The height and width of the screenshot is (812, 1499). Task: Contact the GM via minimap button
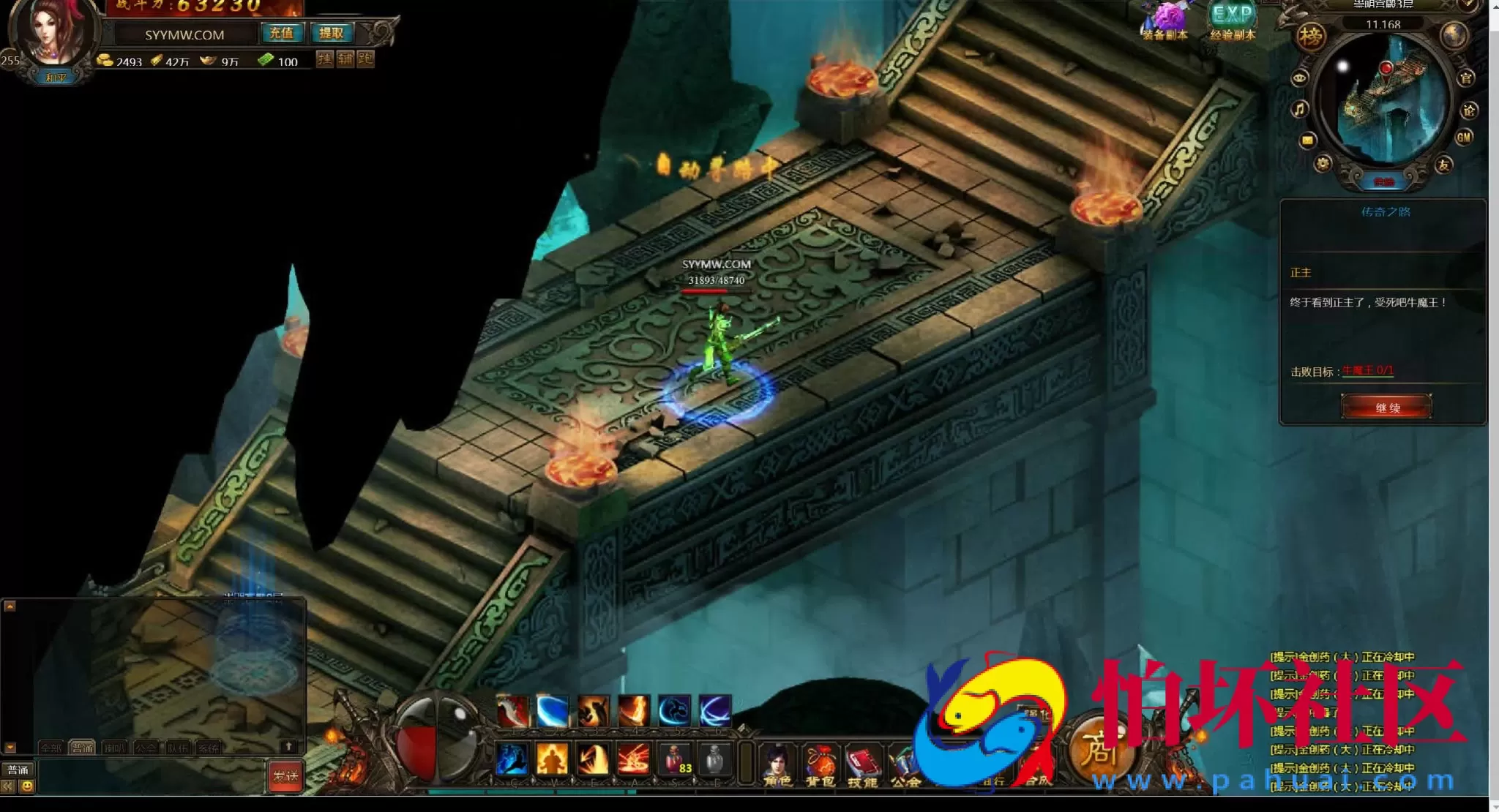[x=1464, y=137]
